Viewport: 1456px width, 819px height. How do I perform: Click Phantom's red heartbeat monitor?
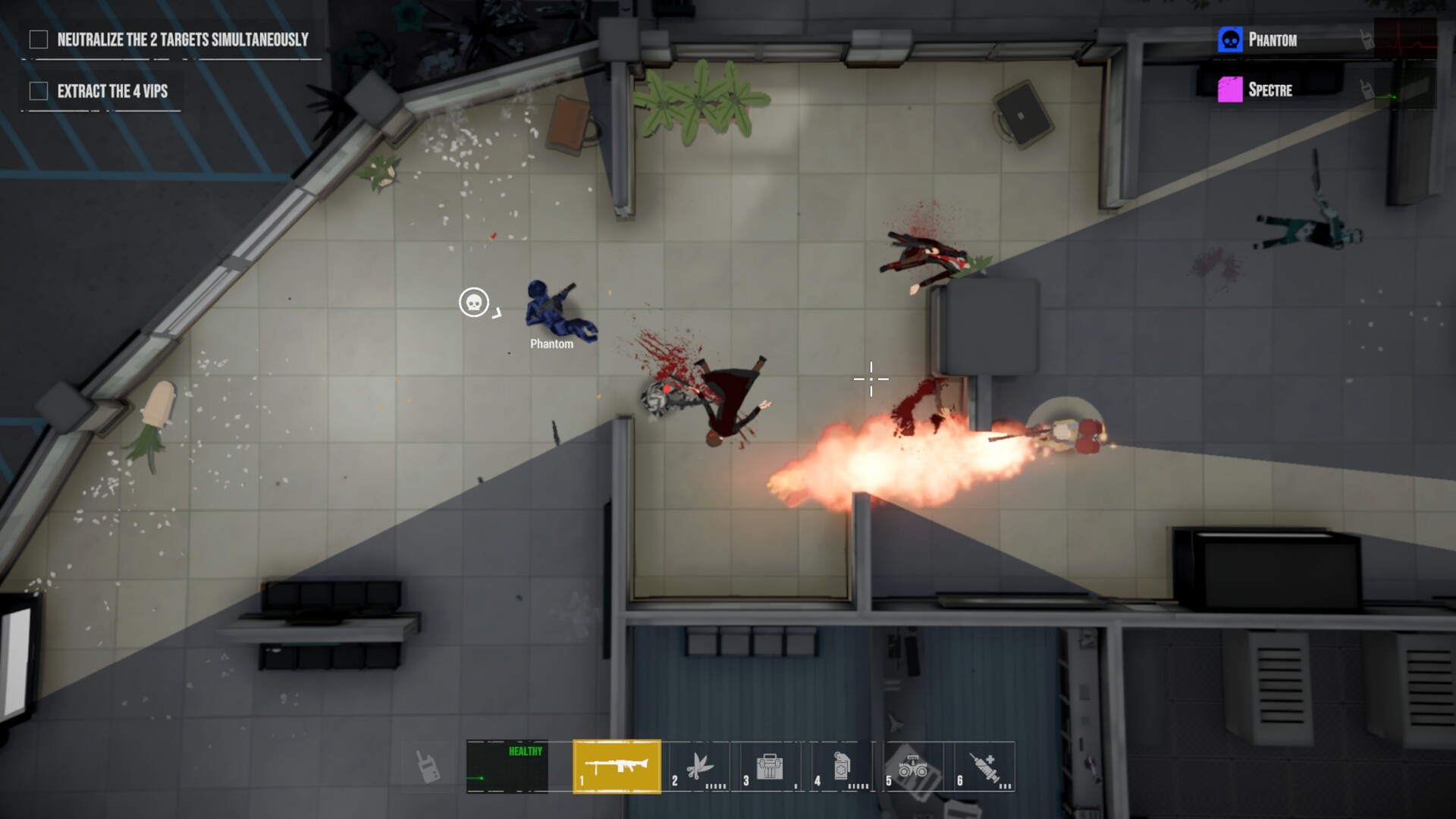(1407, 39)
